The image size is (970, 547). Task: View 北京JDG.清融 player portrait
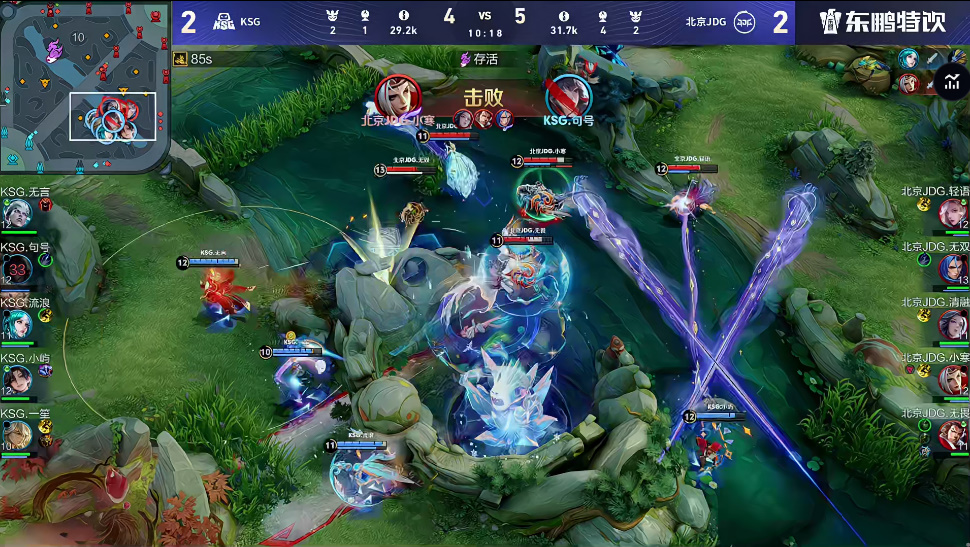point(951,324)
